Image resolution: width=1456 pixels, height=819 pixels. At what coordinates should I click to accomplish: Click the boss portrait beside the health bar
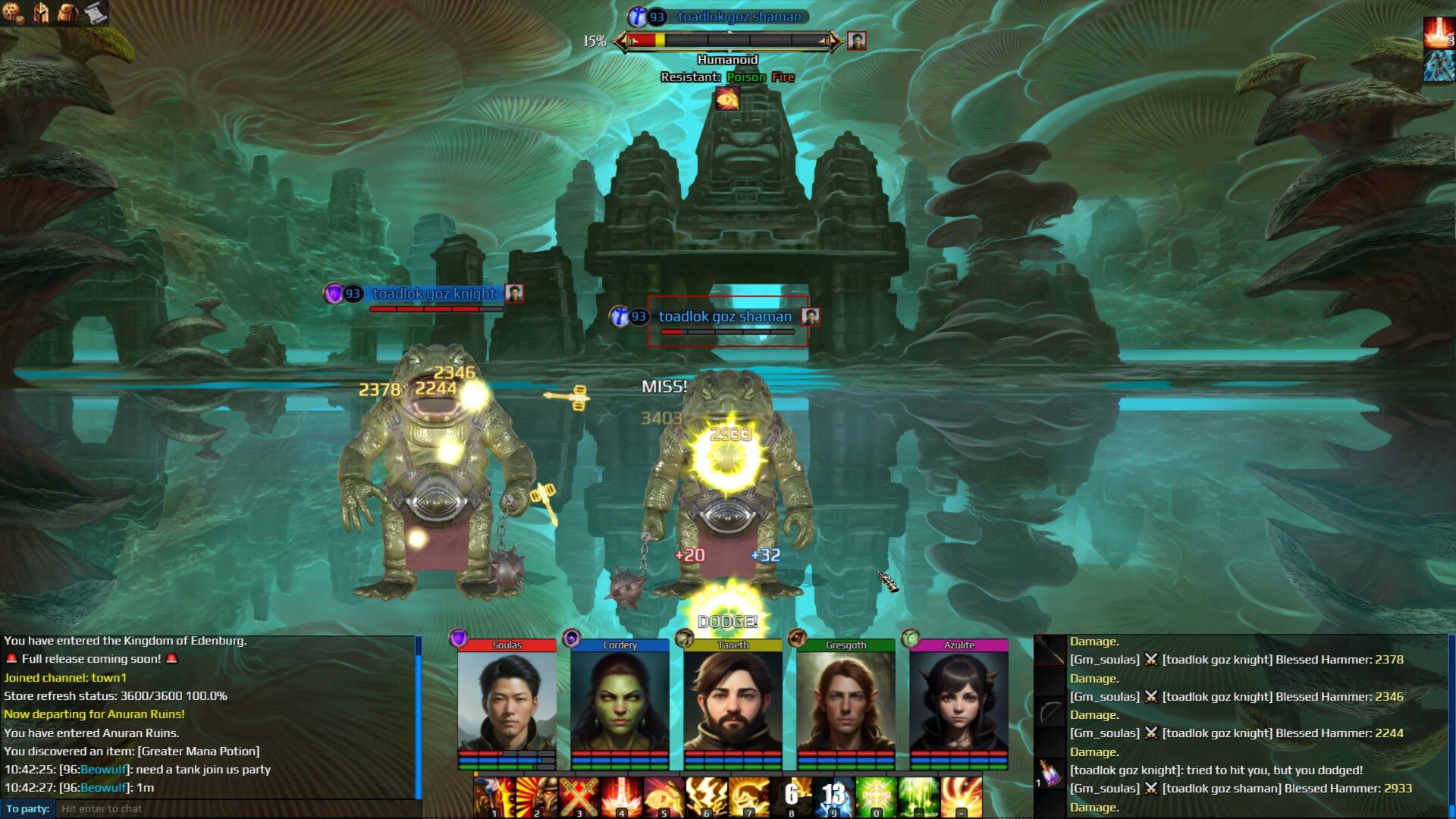(858, 42)
